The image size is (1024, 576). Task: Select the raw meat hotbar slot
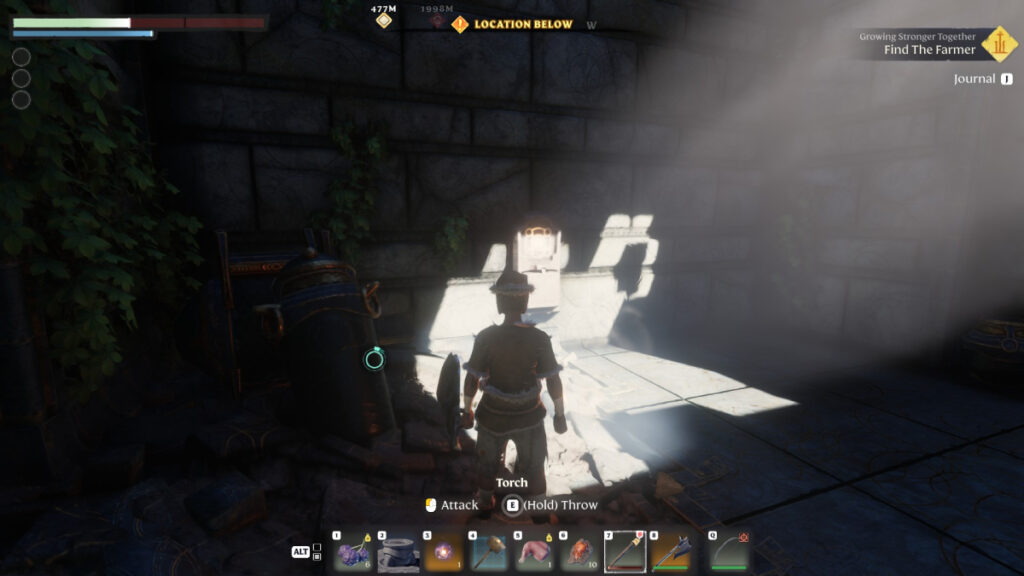534,552
